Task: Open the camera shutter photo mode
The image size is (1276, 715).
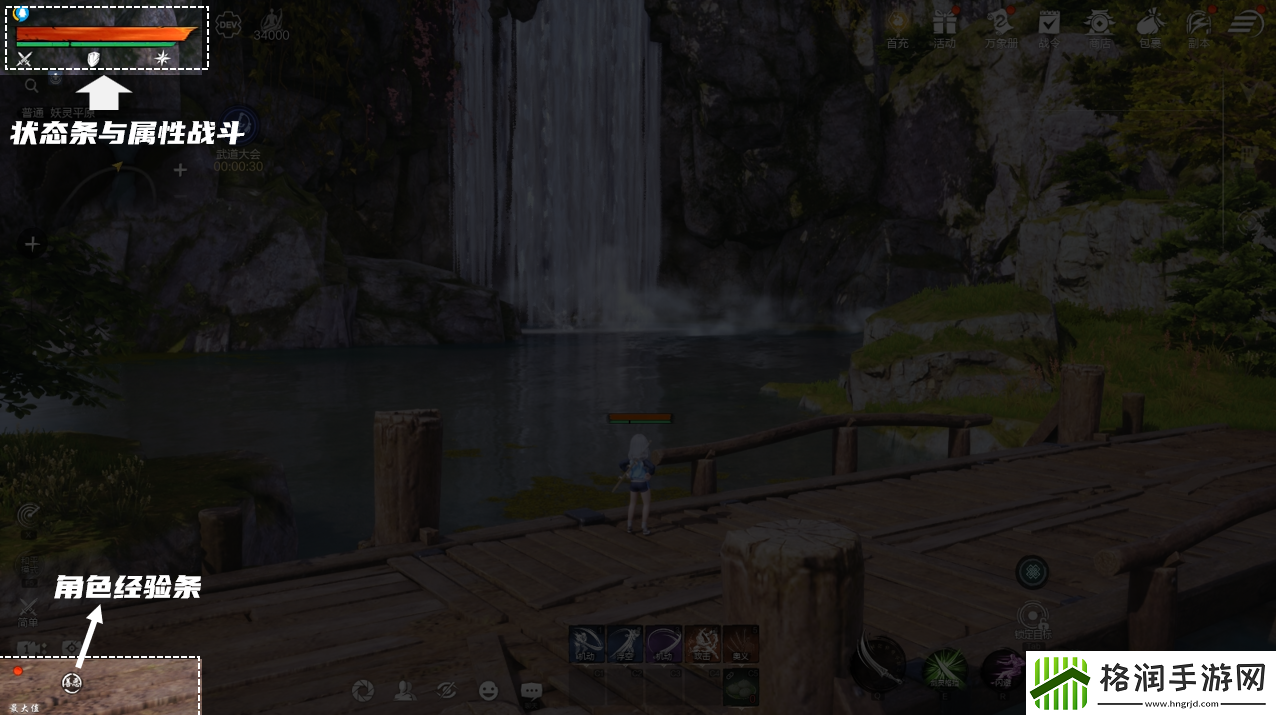Action: (363, 690)
